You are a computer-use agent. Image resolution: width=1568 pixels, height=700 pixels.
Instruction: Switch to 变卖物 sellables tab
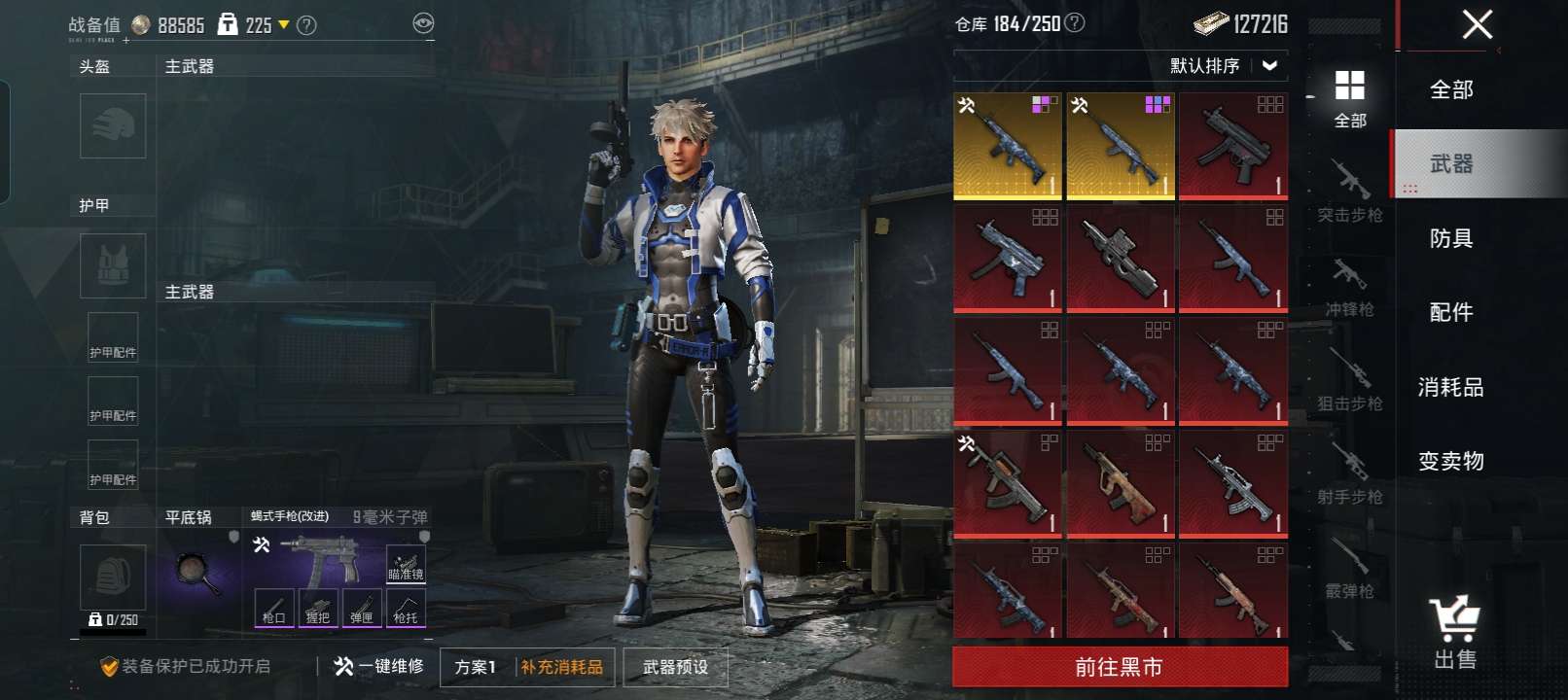[x=1450, y=462]
